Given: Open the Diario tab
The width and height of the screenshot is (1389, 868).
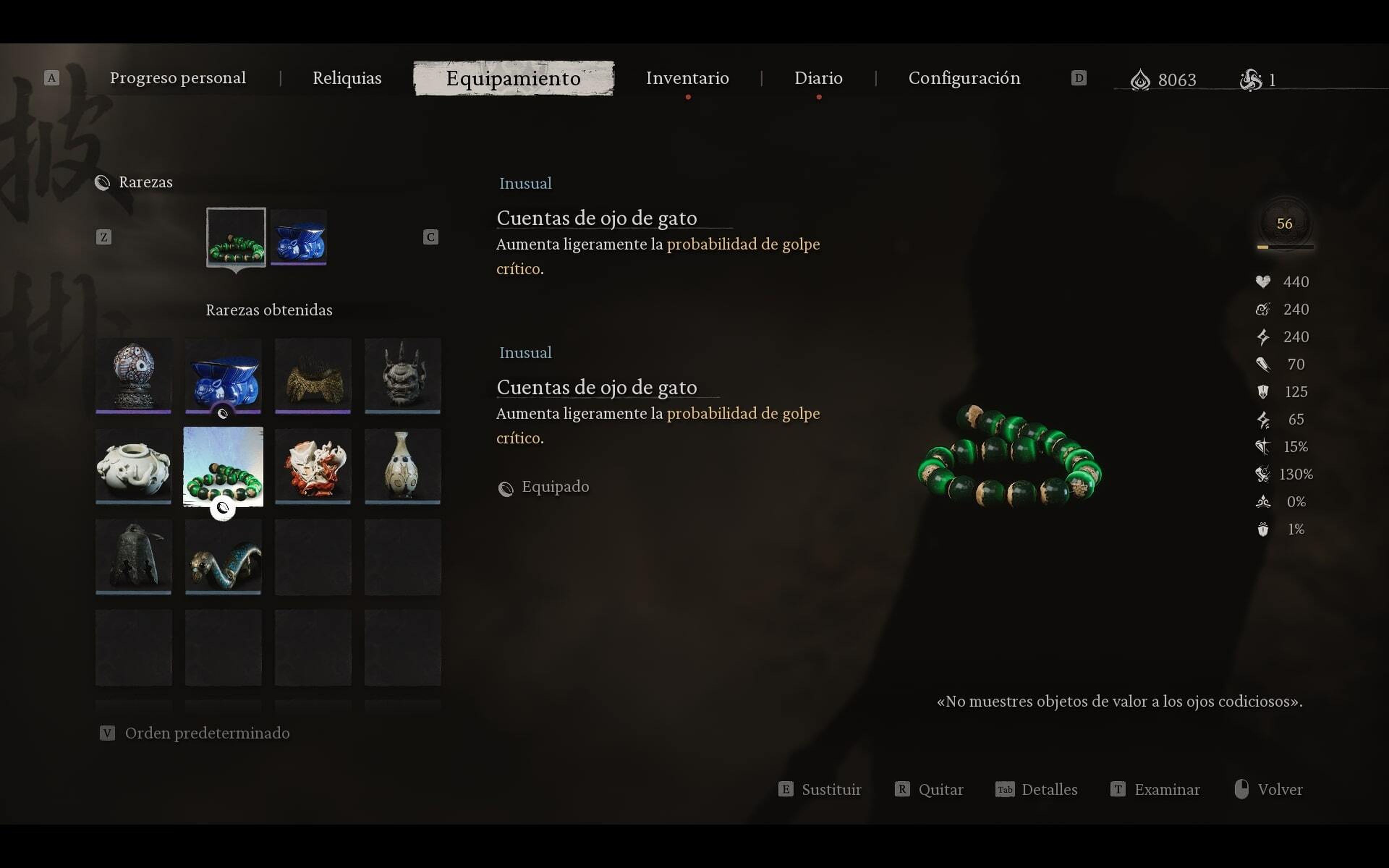Looking at the screenshot, I should click(818, 78).
